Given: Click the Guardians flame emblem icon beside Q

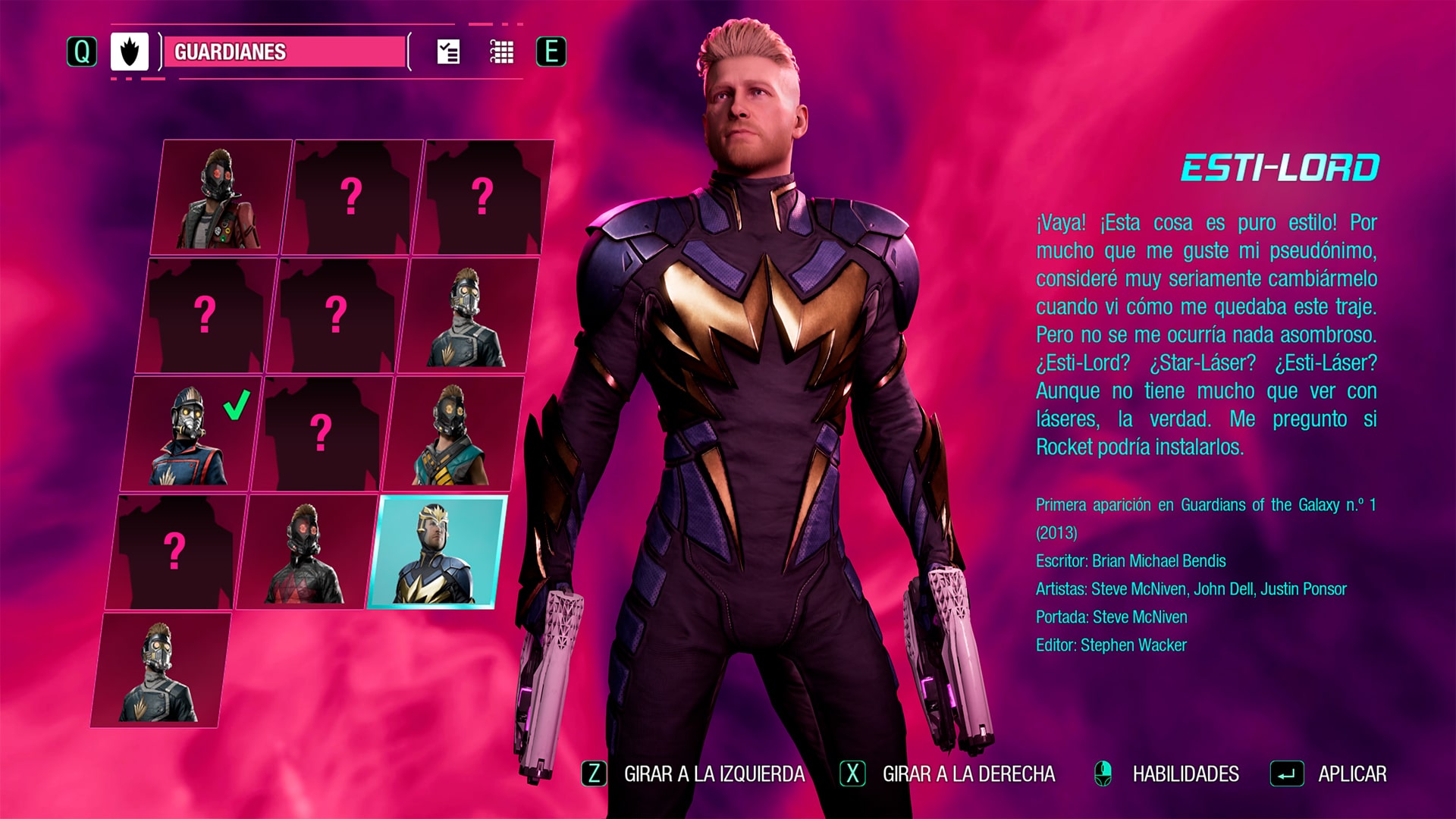Looking at the screenshot, I should pyautogui.click(x=128, y=53).
